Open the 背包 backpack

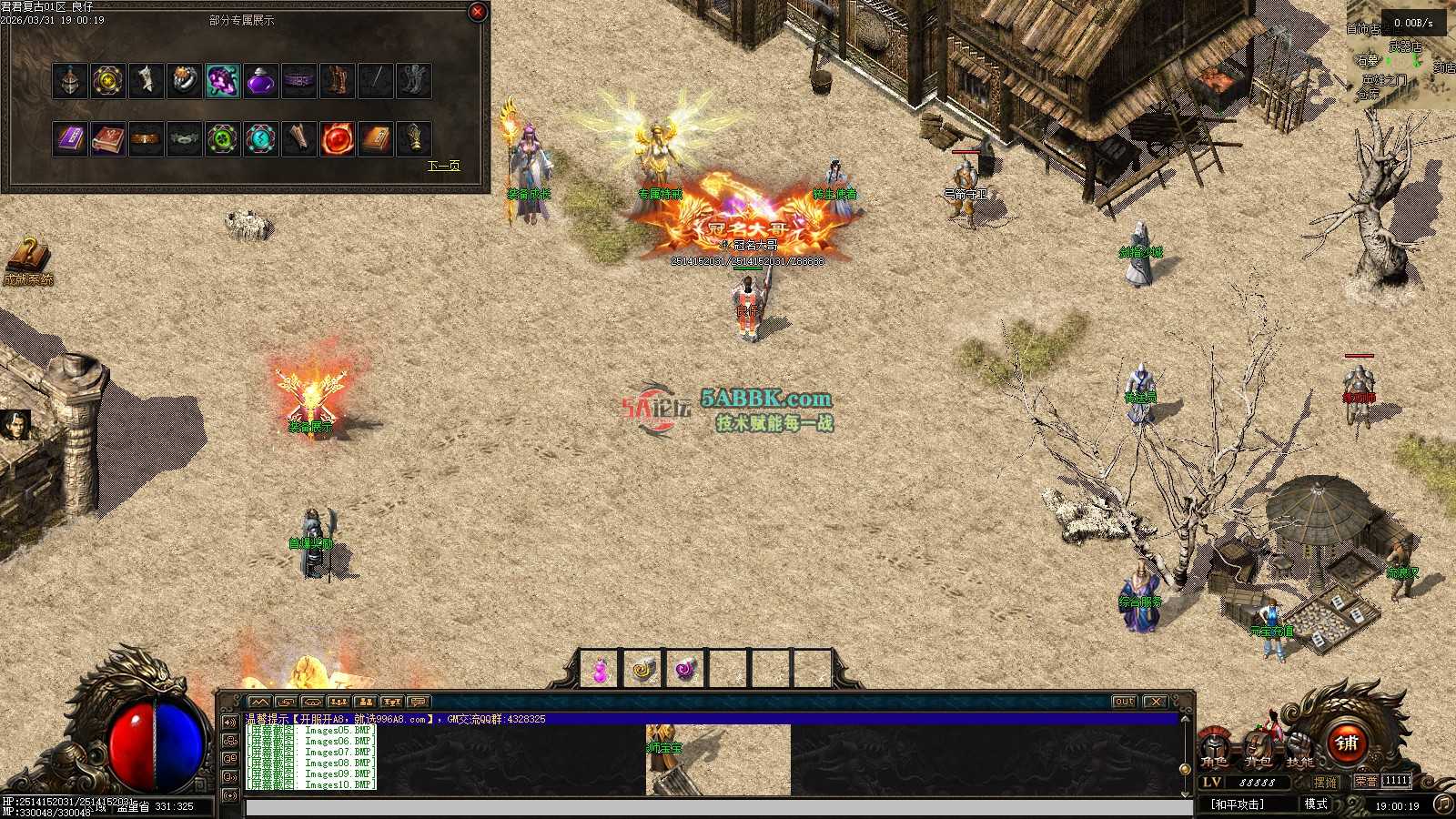click(1258, 748)
